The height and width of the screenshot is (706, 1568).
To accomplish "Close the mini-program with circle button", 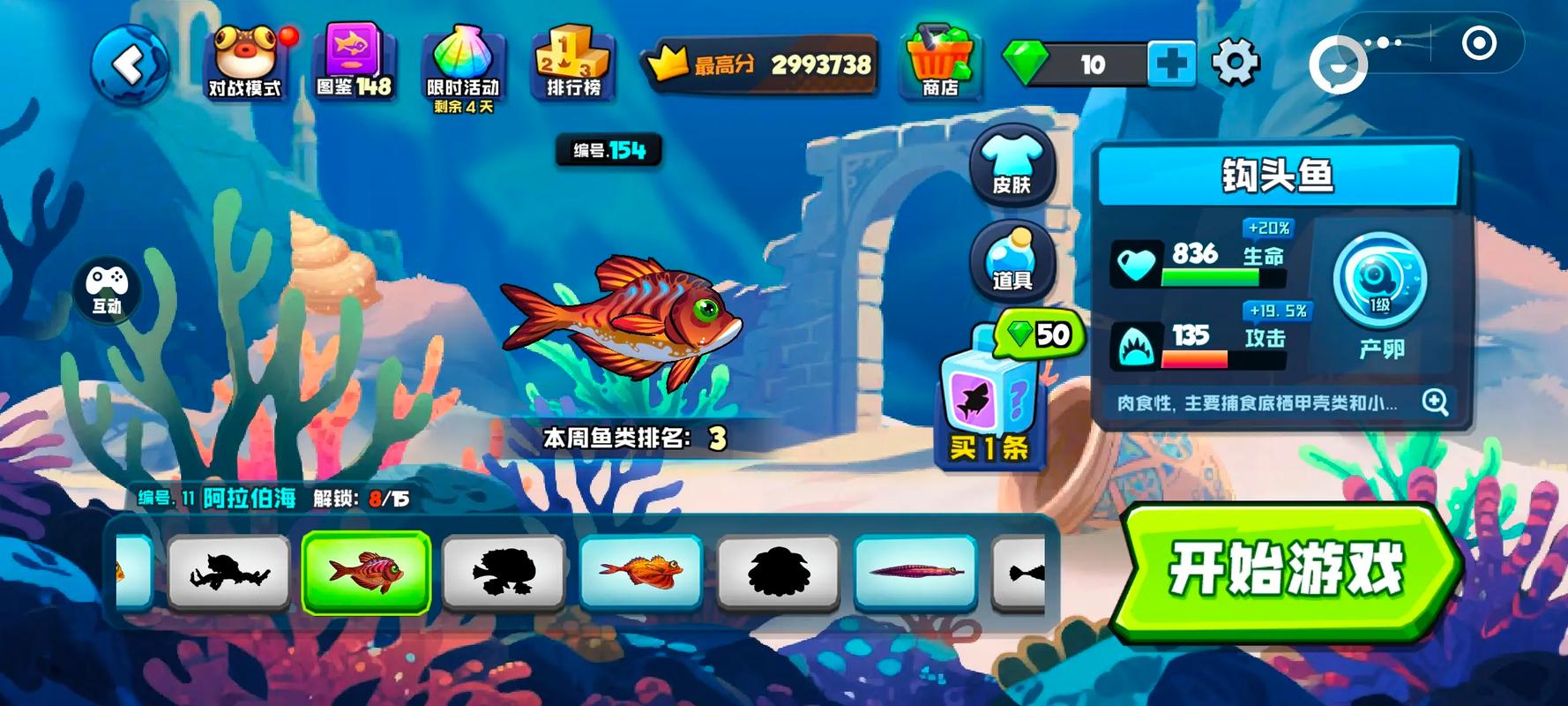I will pos(1479,42).
